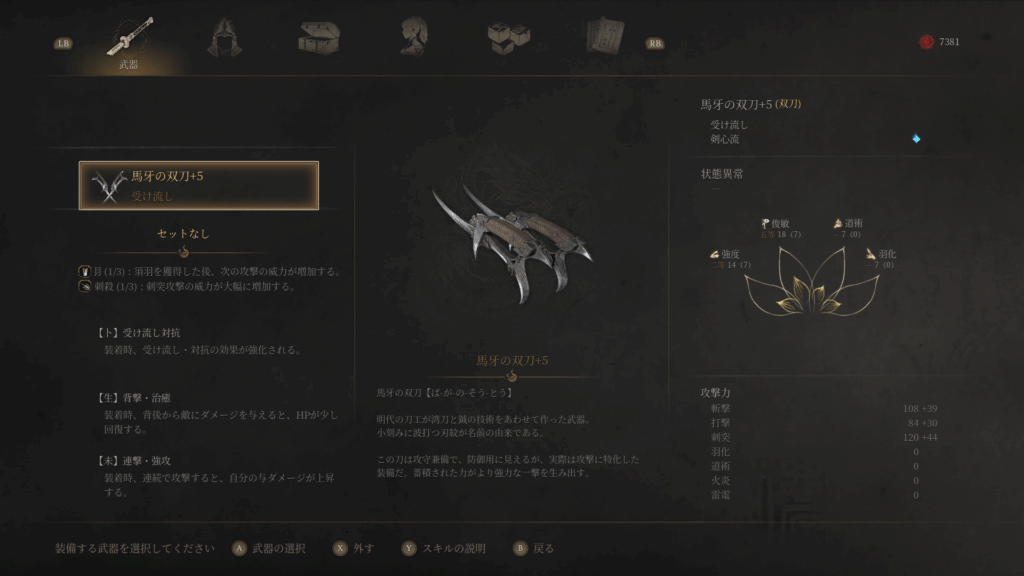This screenshot has height=576, width=1024.
Task: Open the stacked boxes tab
Action: click(x=508, y=38)
